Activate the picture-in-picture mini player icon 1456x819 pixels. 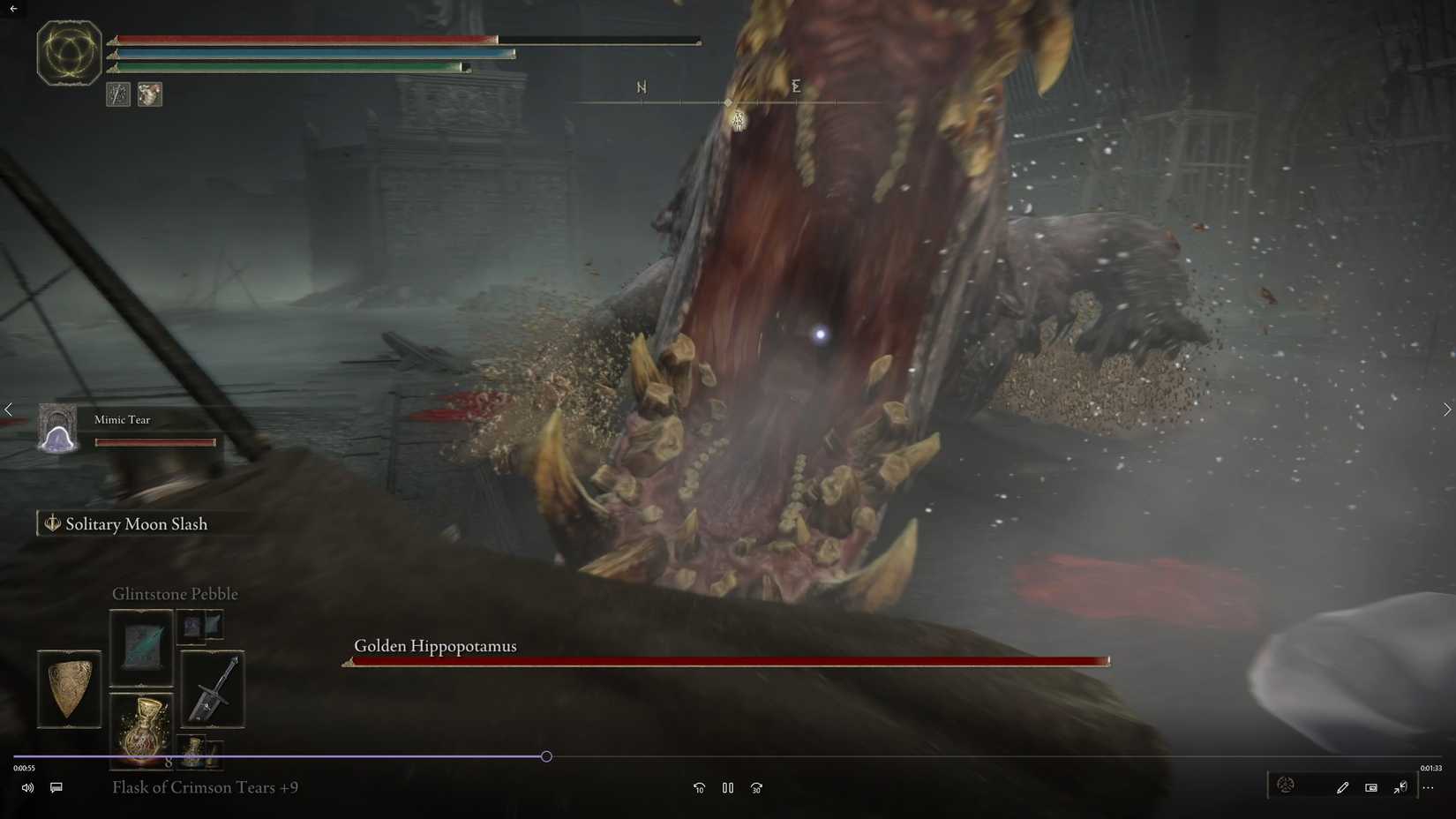pyautogui.click(x=1371, y=786)
